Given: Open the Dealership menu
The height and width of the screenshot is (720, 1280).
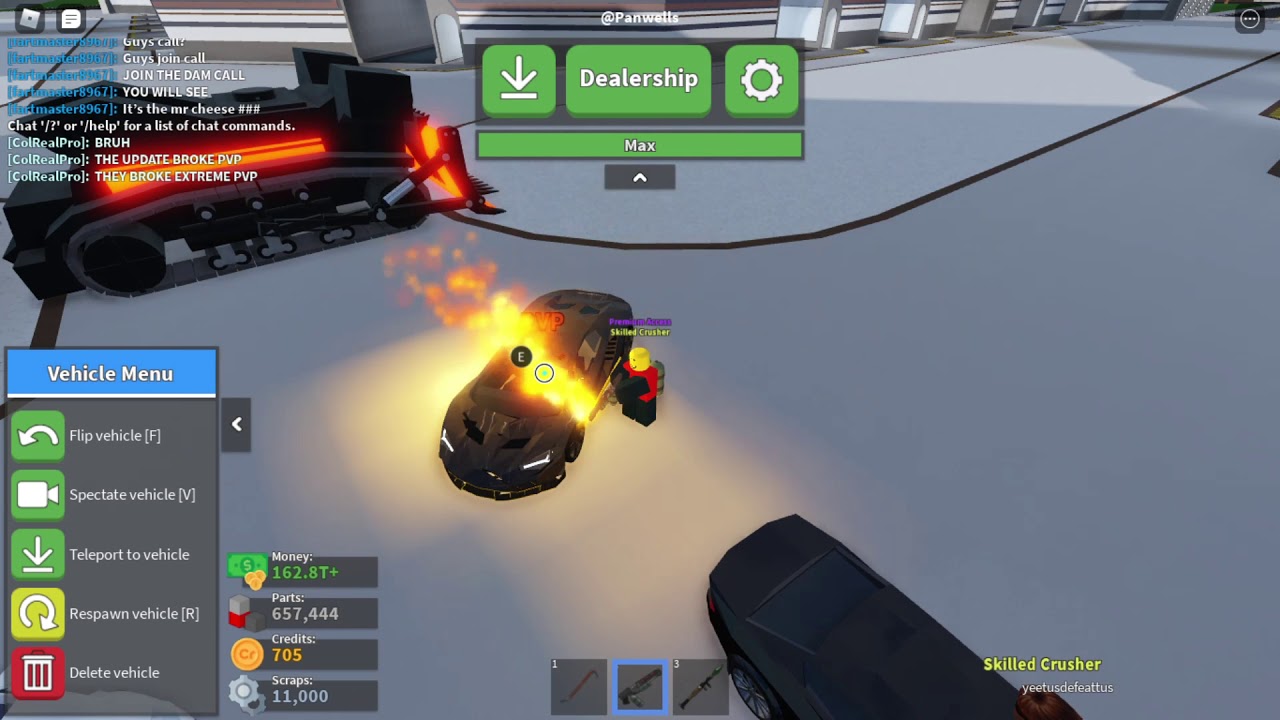Looking at the screenshot, I should click(638, 79).
